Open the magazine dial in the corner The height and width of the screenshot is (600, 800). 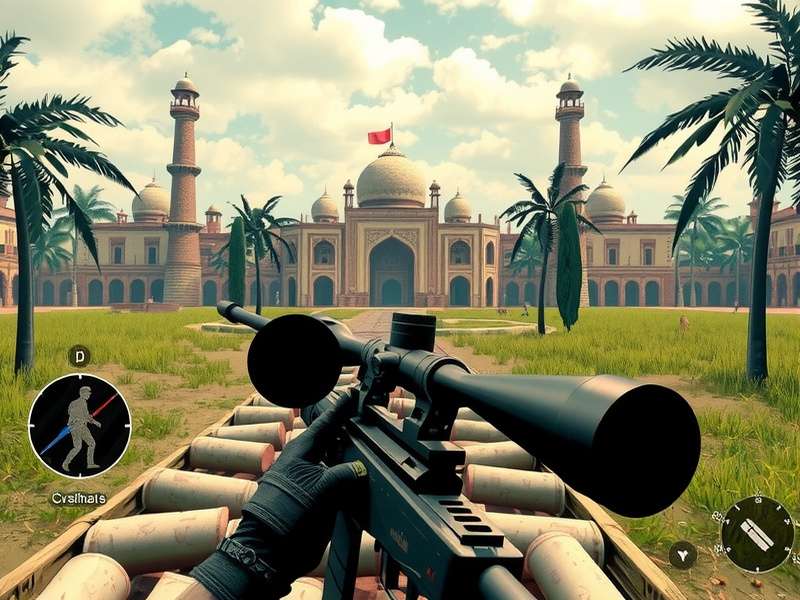click(757, 533)
